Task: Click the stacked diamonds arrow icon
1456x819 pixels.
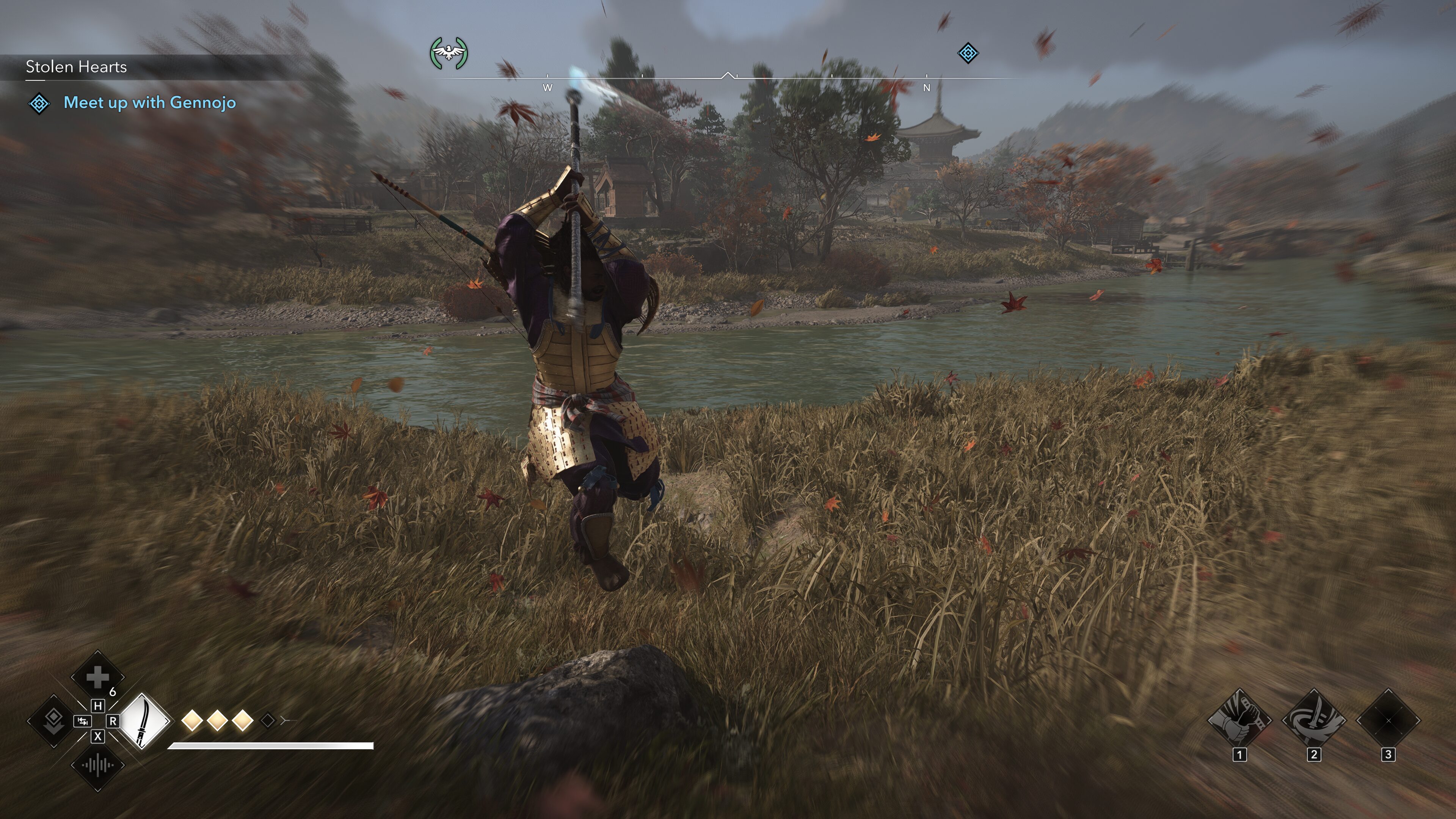Action: [x=54, y=721]
